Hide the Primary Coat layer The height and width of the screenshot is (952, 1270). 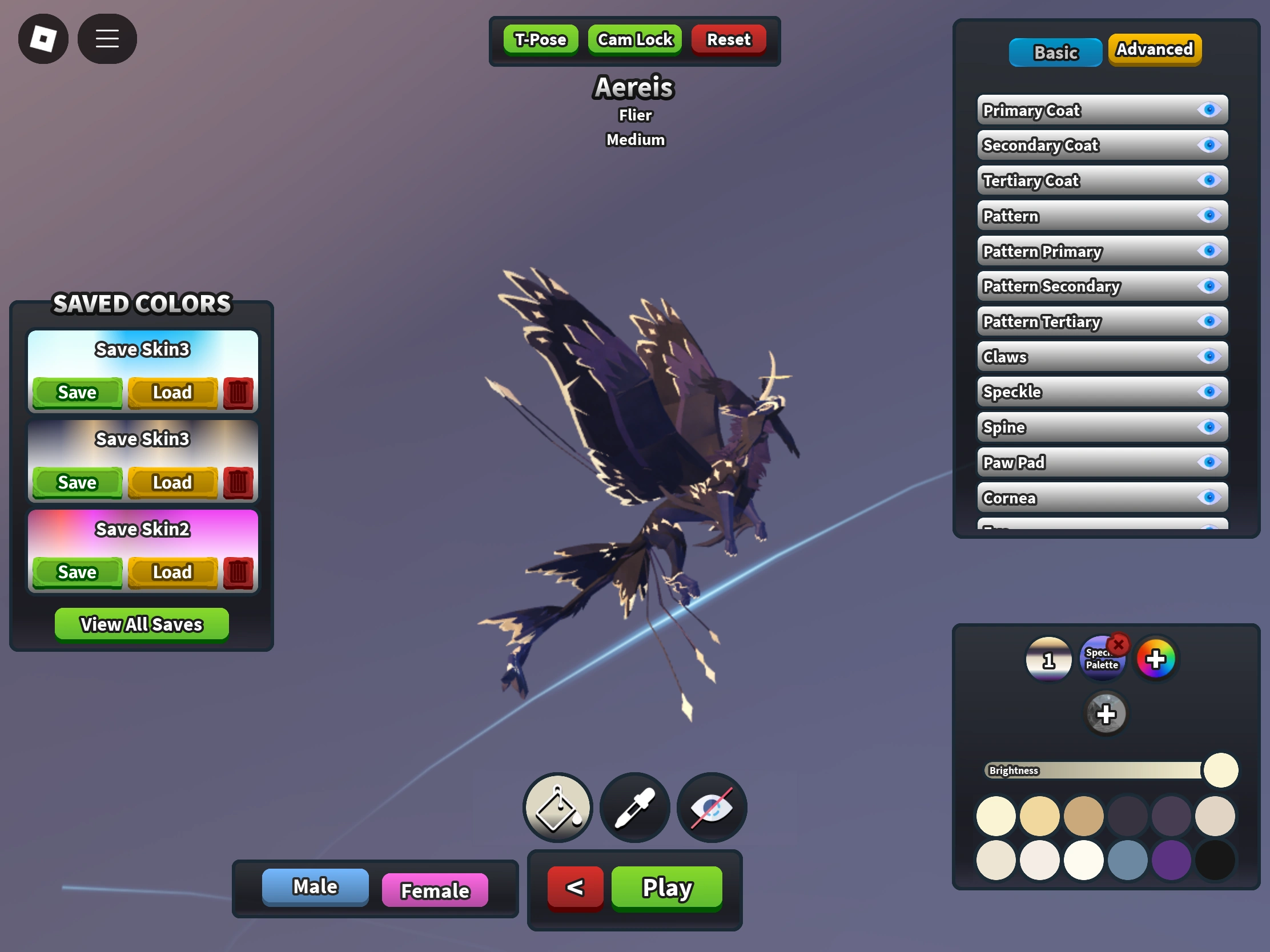tap(1210, 110)
